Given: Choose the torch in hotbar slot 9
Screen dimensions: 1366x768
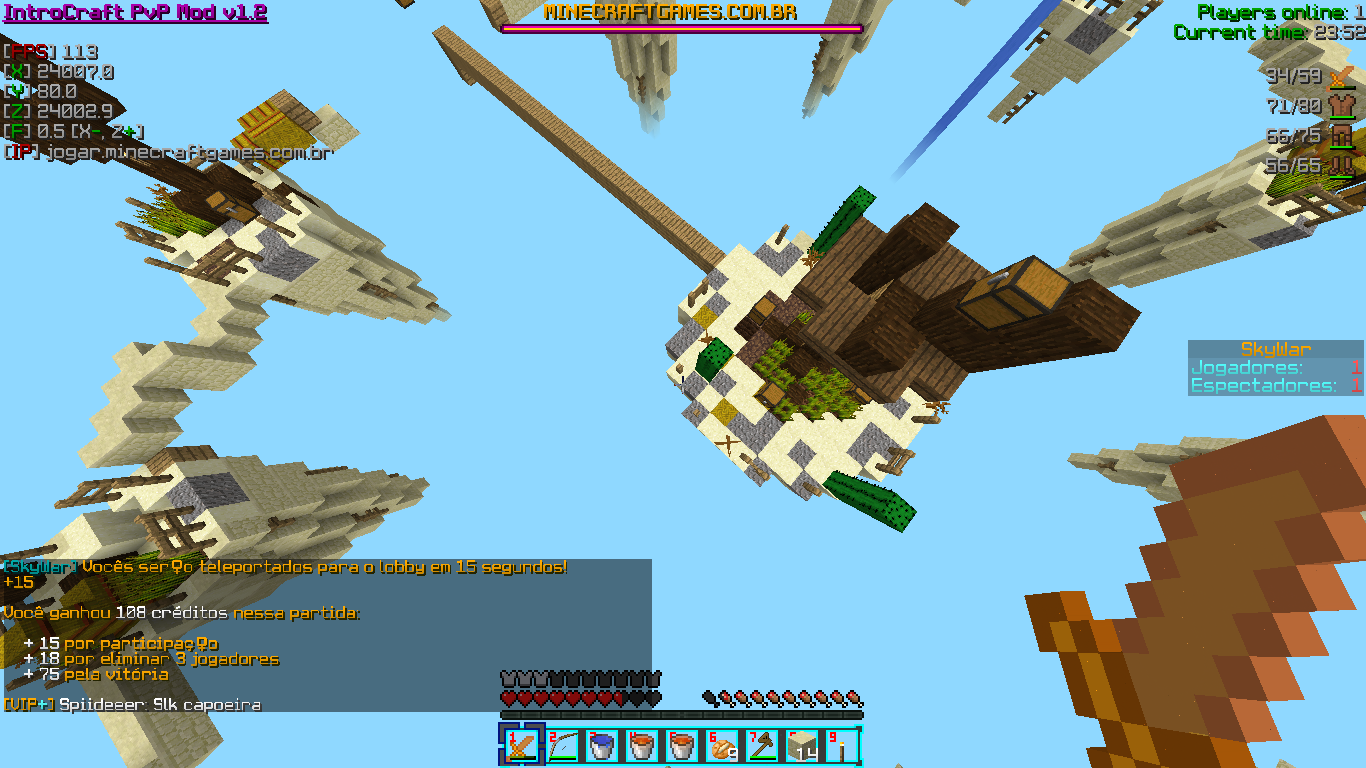Looking at the screenshot, I should tap(842, 746).
